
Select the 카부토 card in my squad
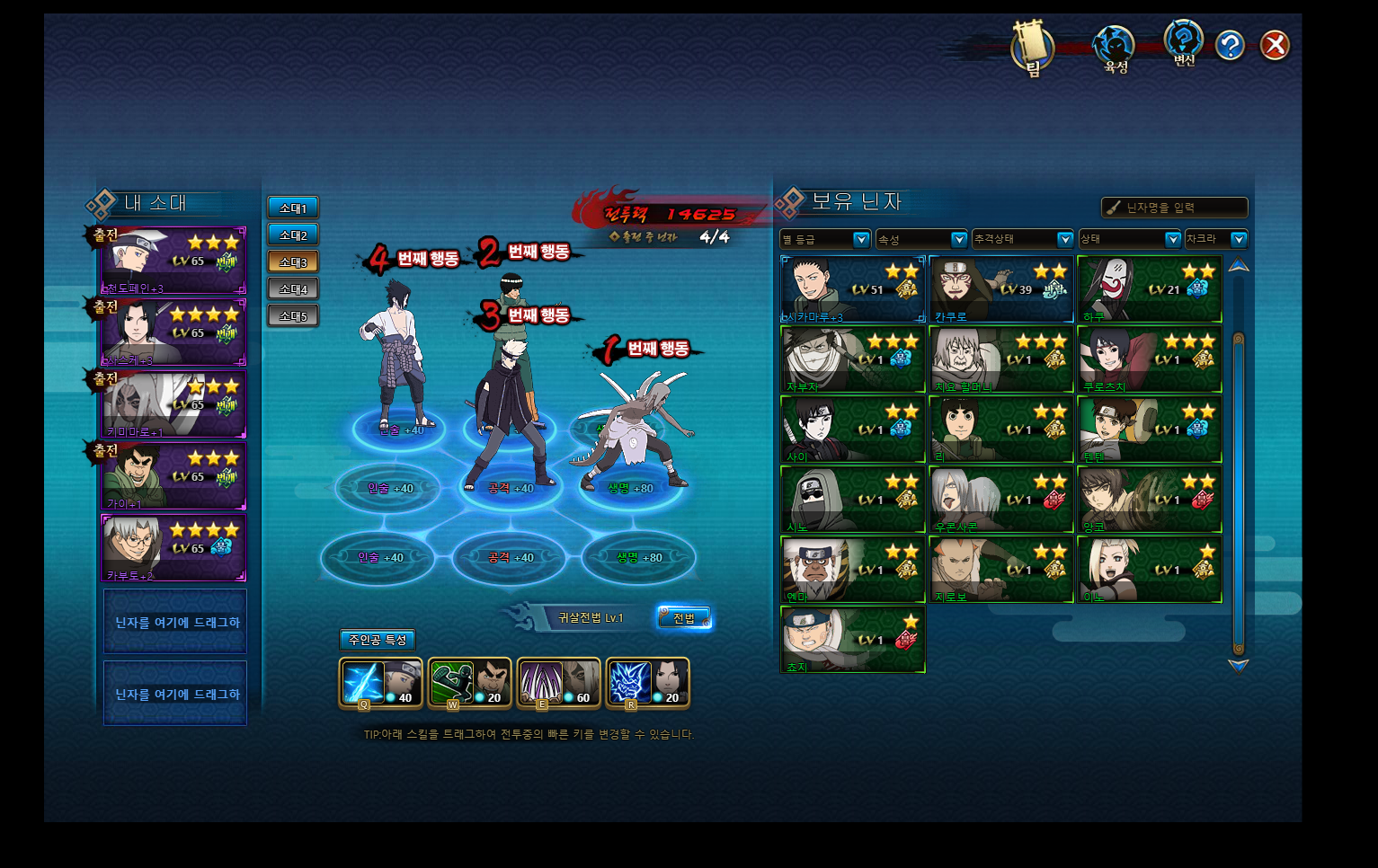click(173, 548)
